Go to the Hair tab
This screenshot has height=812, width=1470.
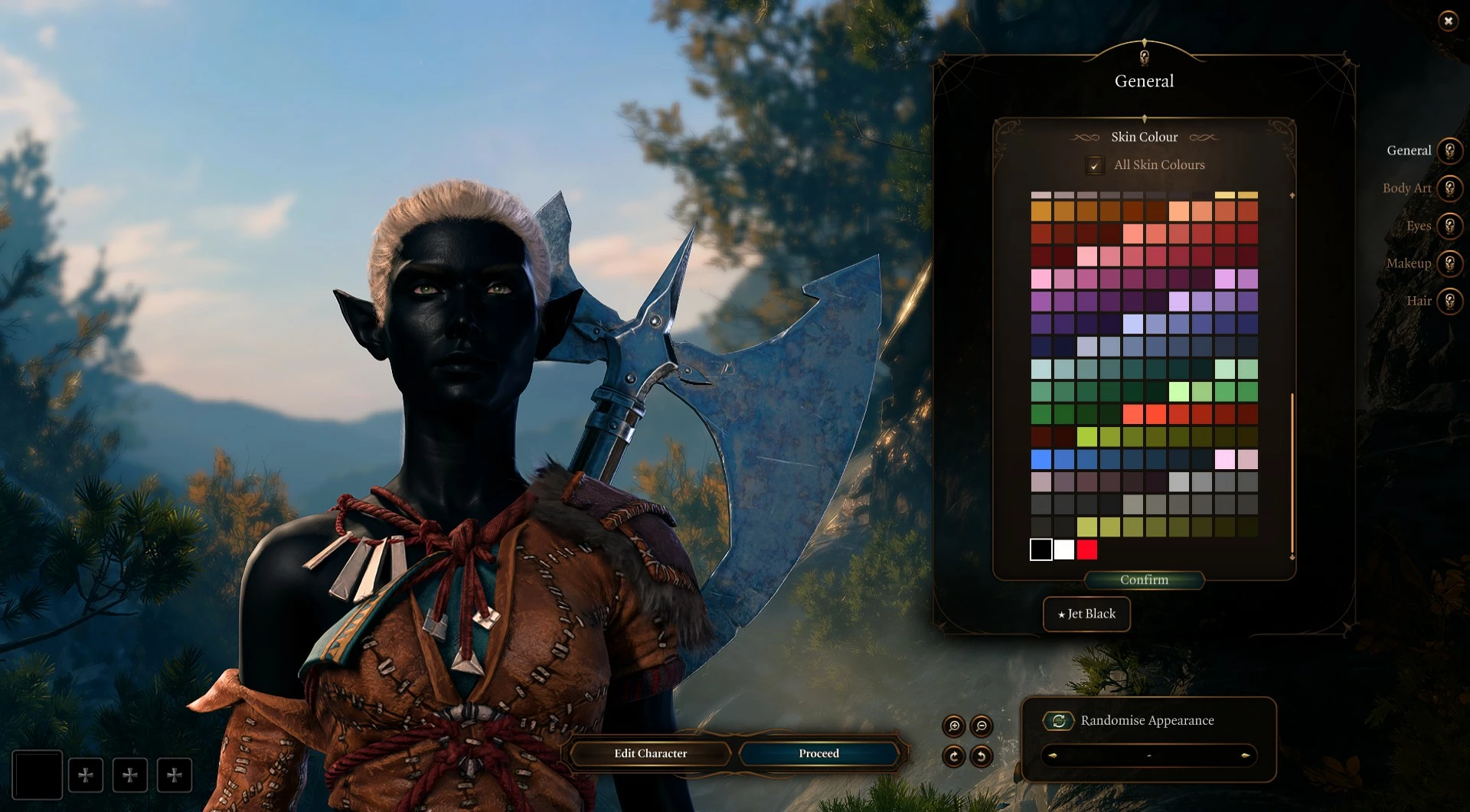(1449, 301)
